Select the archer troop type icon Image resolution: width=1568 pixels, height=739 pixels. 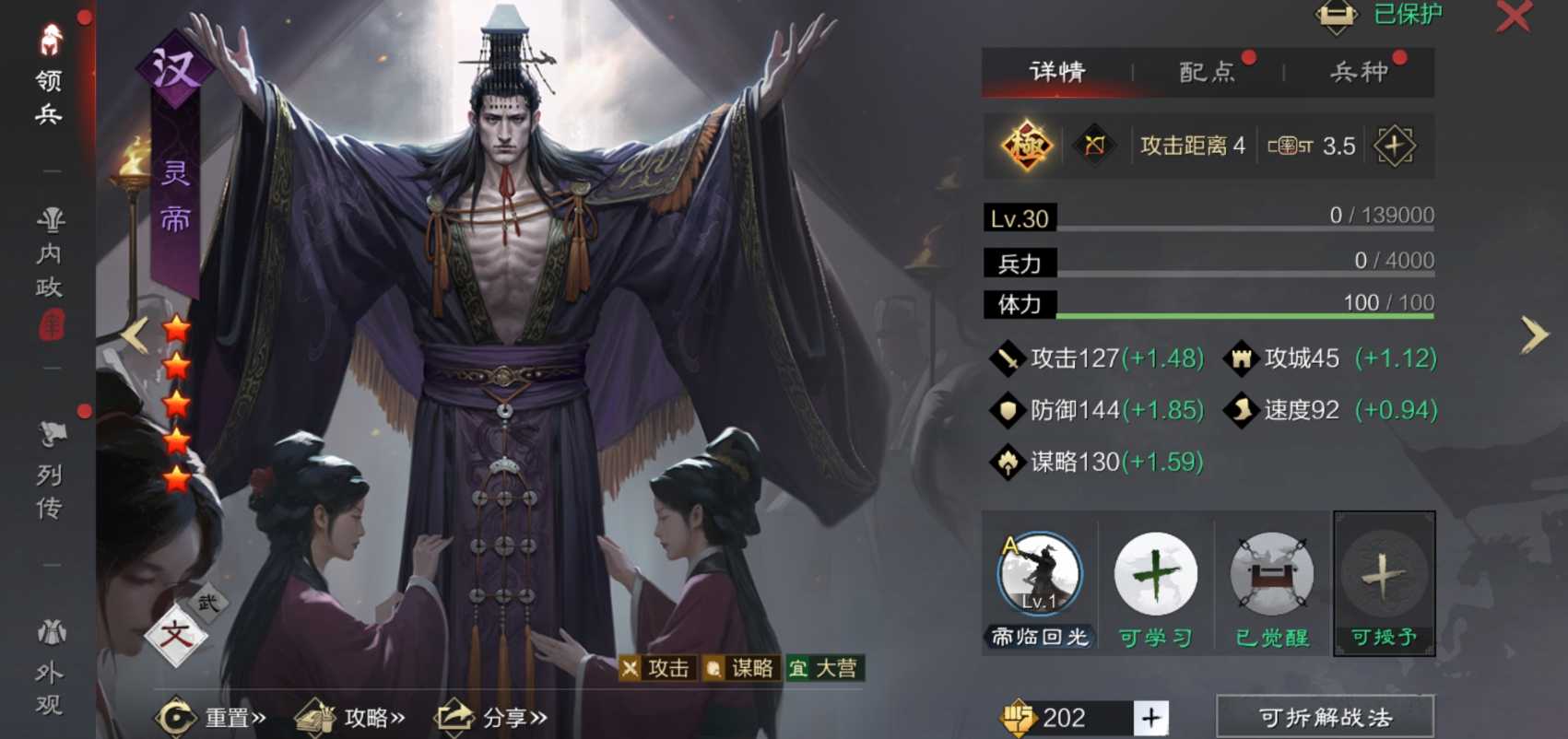(1093, 145)
